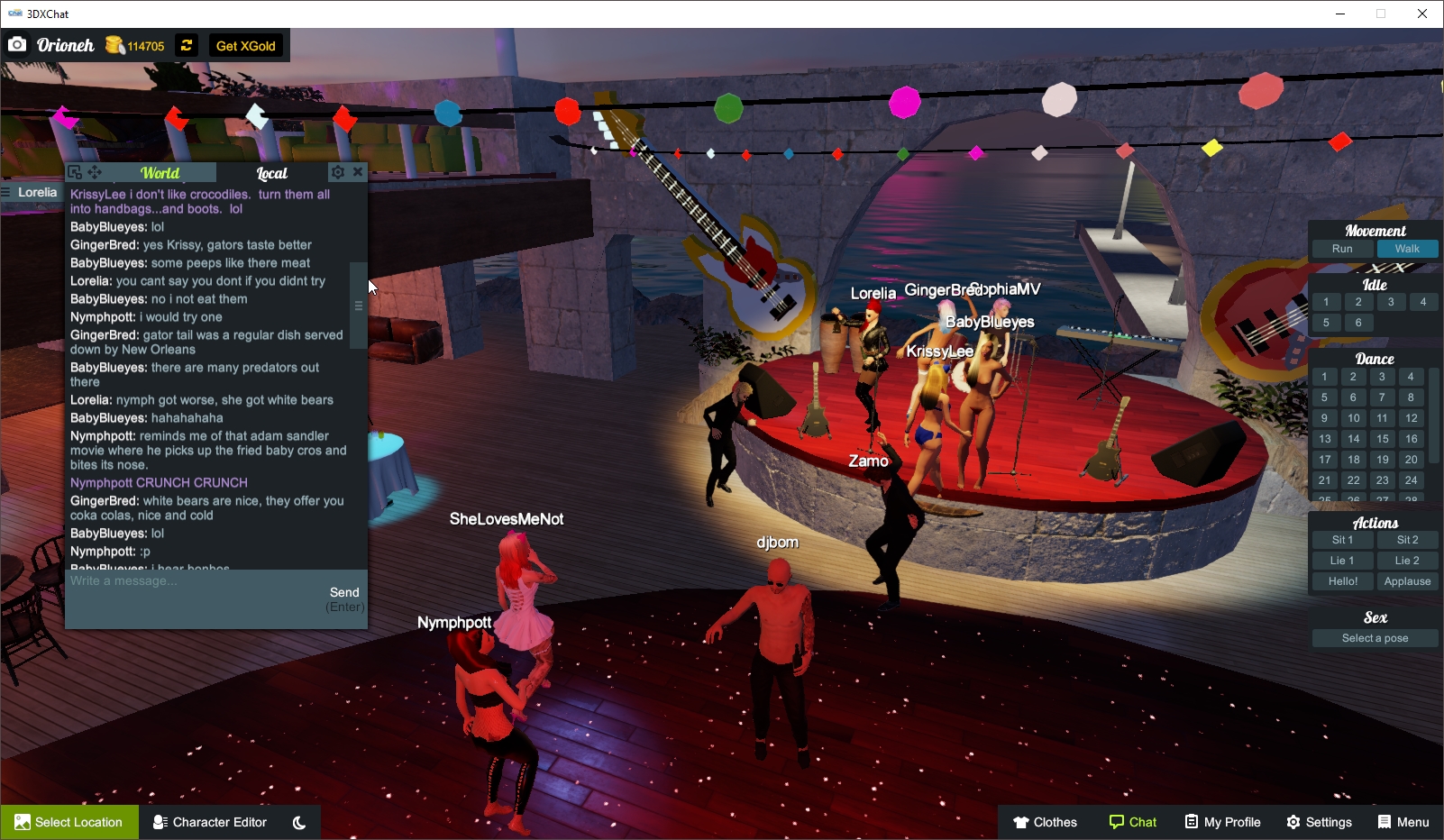Viewport: 1444px width, 840px height.
Task: Click the XGold refresh icon
Action: [187, 45]
